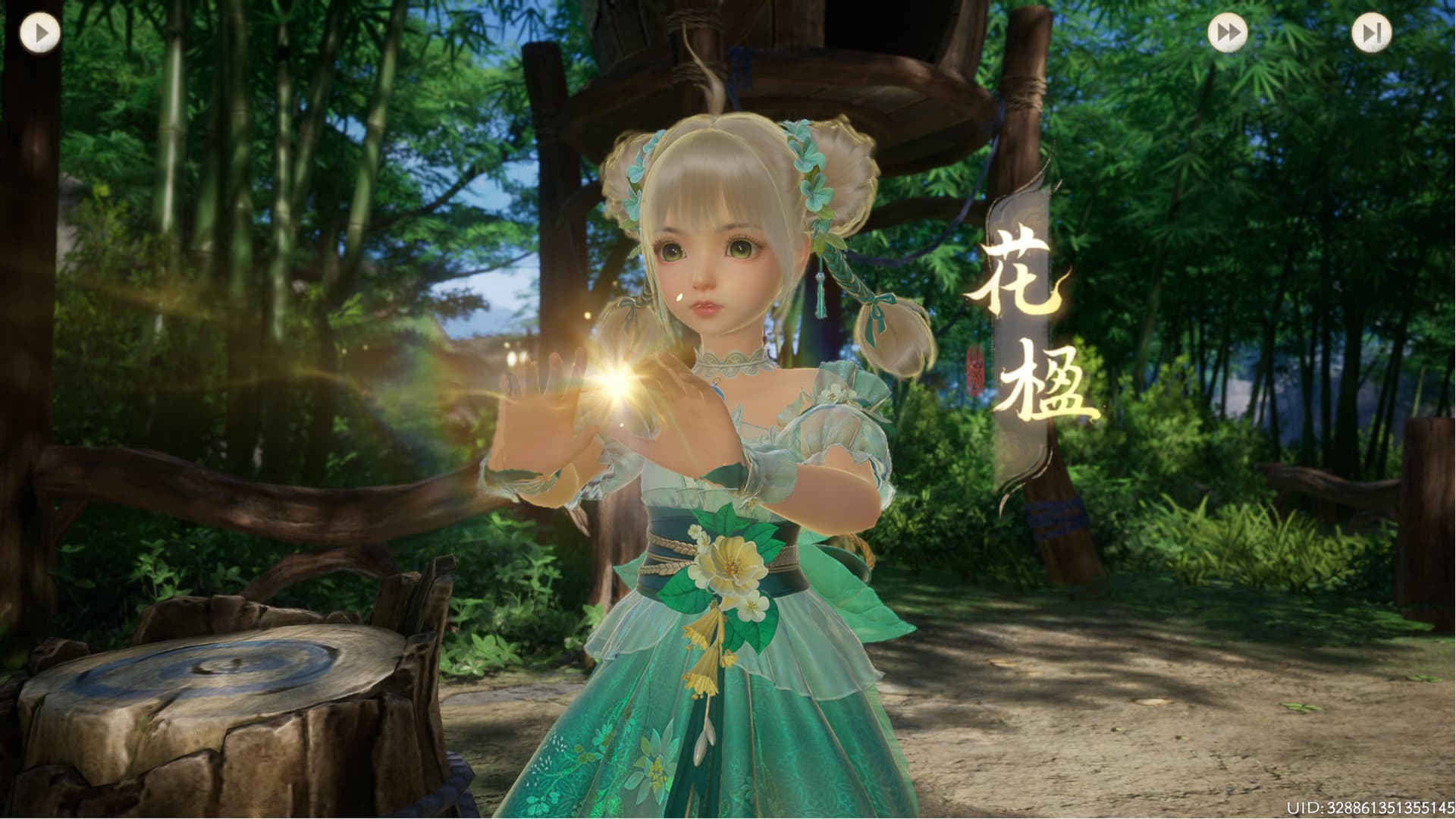Screen dimensions: 1456x819
Task: Skip to the end of the cutscene
Action: (x=1371, y=33)
